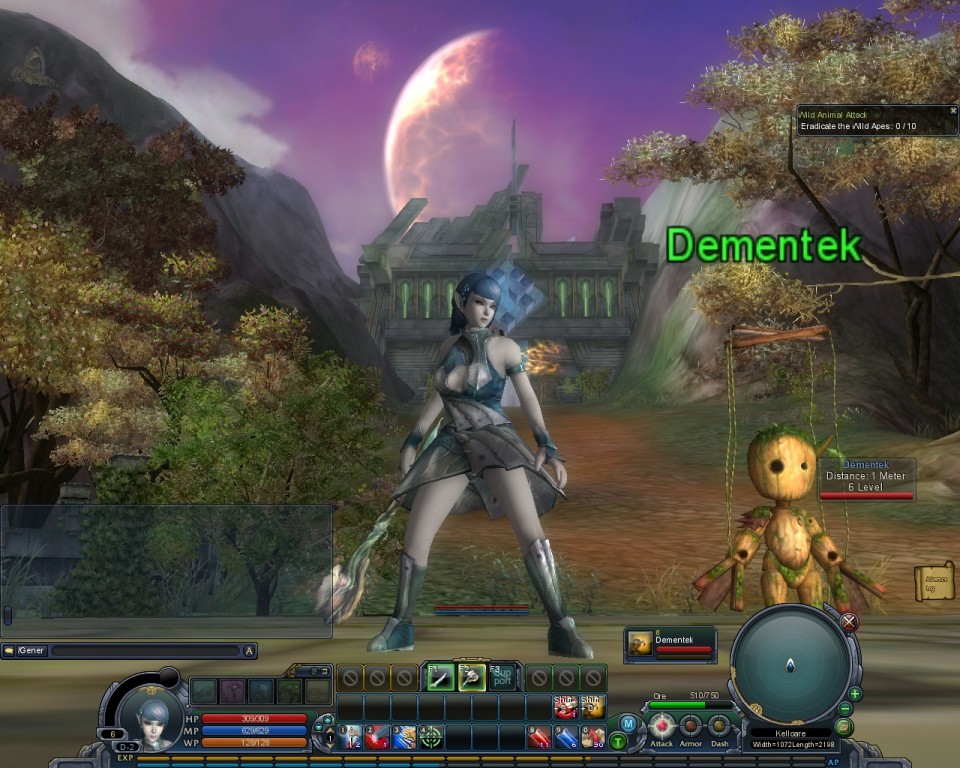
Task: Select the F1 sword weapon slot
Action: tap(441, 677)
